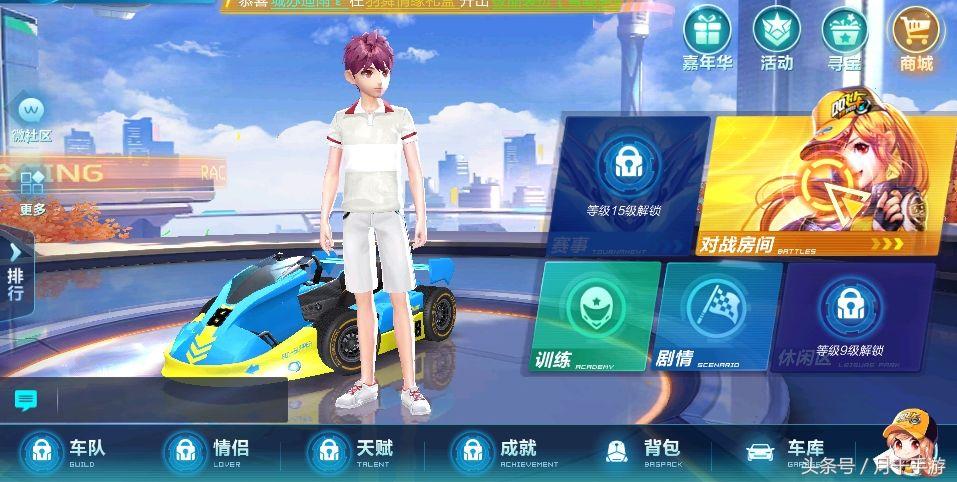The image size is (957, 482).
Task: Open the chat message icon
Action: 26,401
